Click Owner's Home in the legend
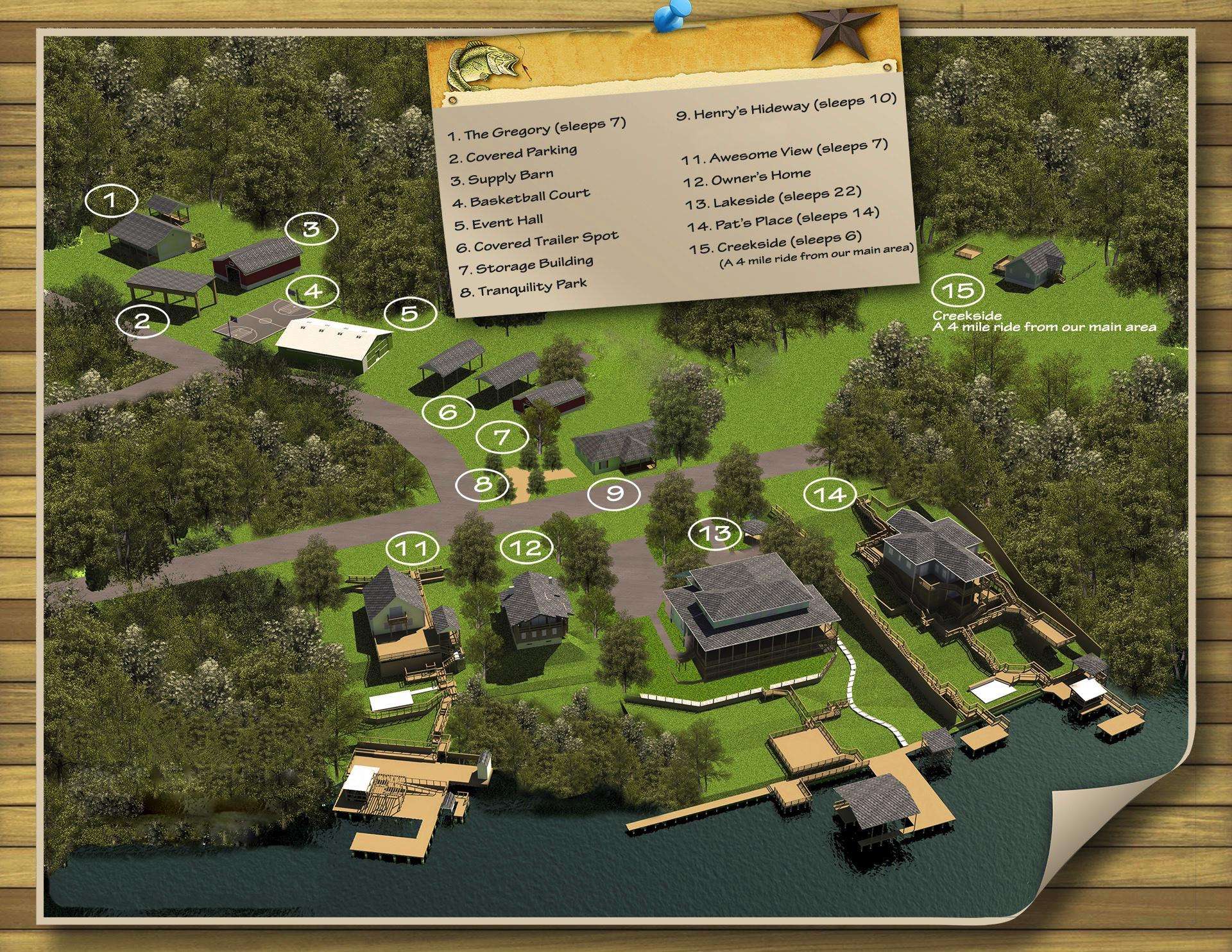Screen dimensions: 1232x952 pos(748,178)
